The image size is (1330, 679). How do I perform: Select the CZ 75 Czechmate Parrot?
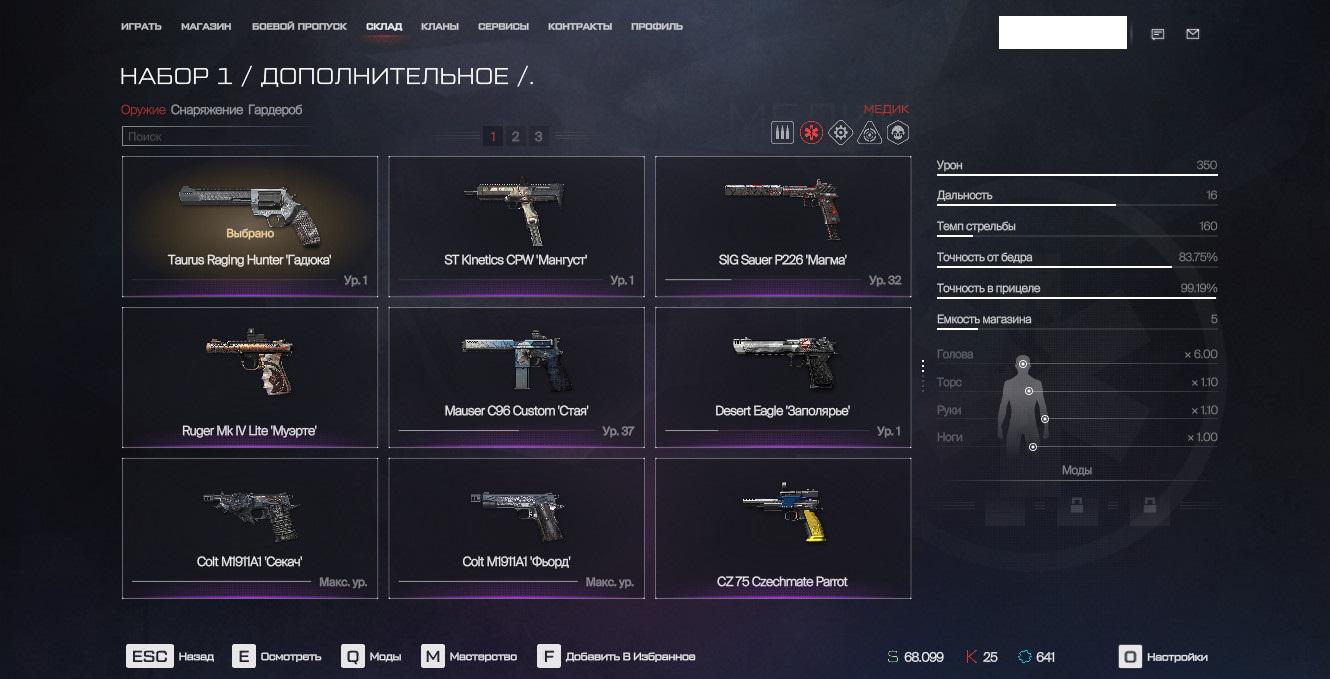pos(783,528)
